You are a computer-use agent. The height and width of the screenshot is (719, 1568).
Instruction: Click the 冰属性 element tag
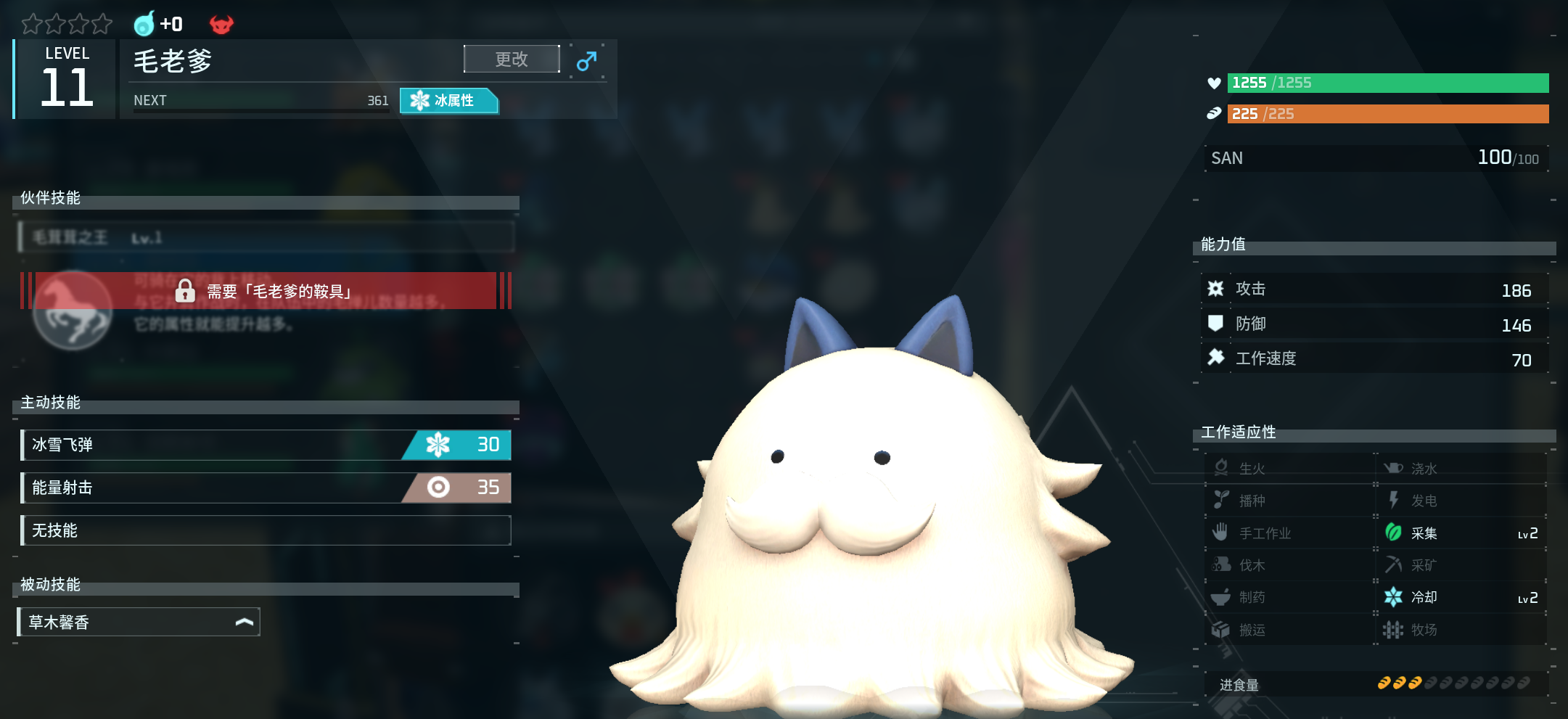pos(448,101)
